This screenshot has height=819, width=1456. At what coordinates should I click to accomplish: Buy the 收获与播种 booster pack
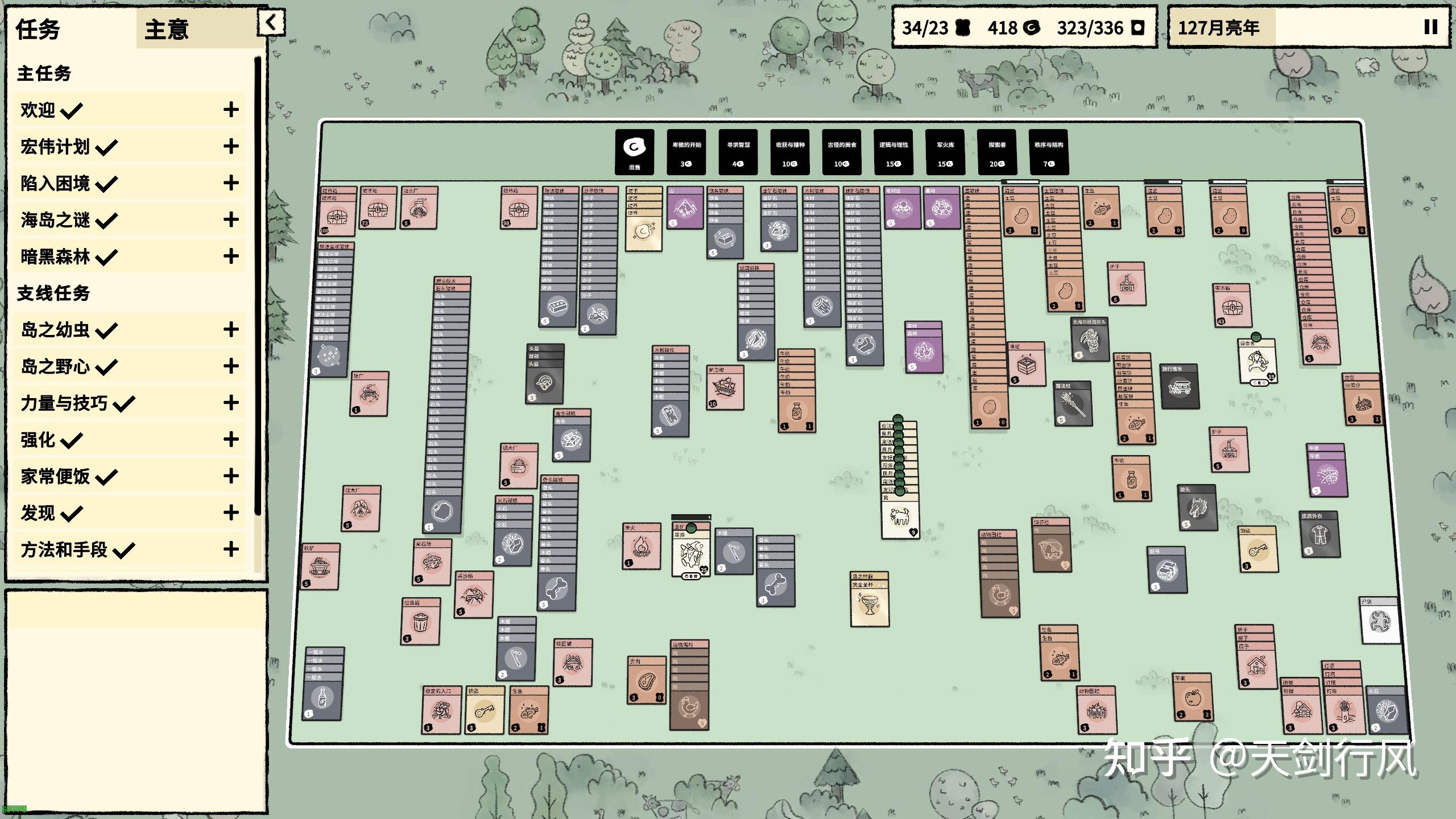[789, 152]
